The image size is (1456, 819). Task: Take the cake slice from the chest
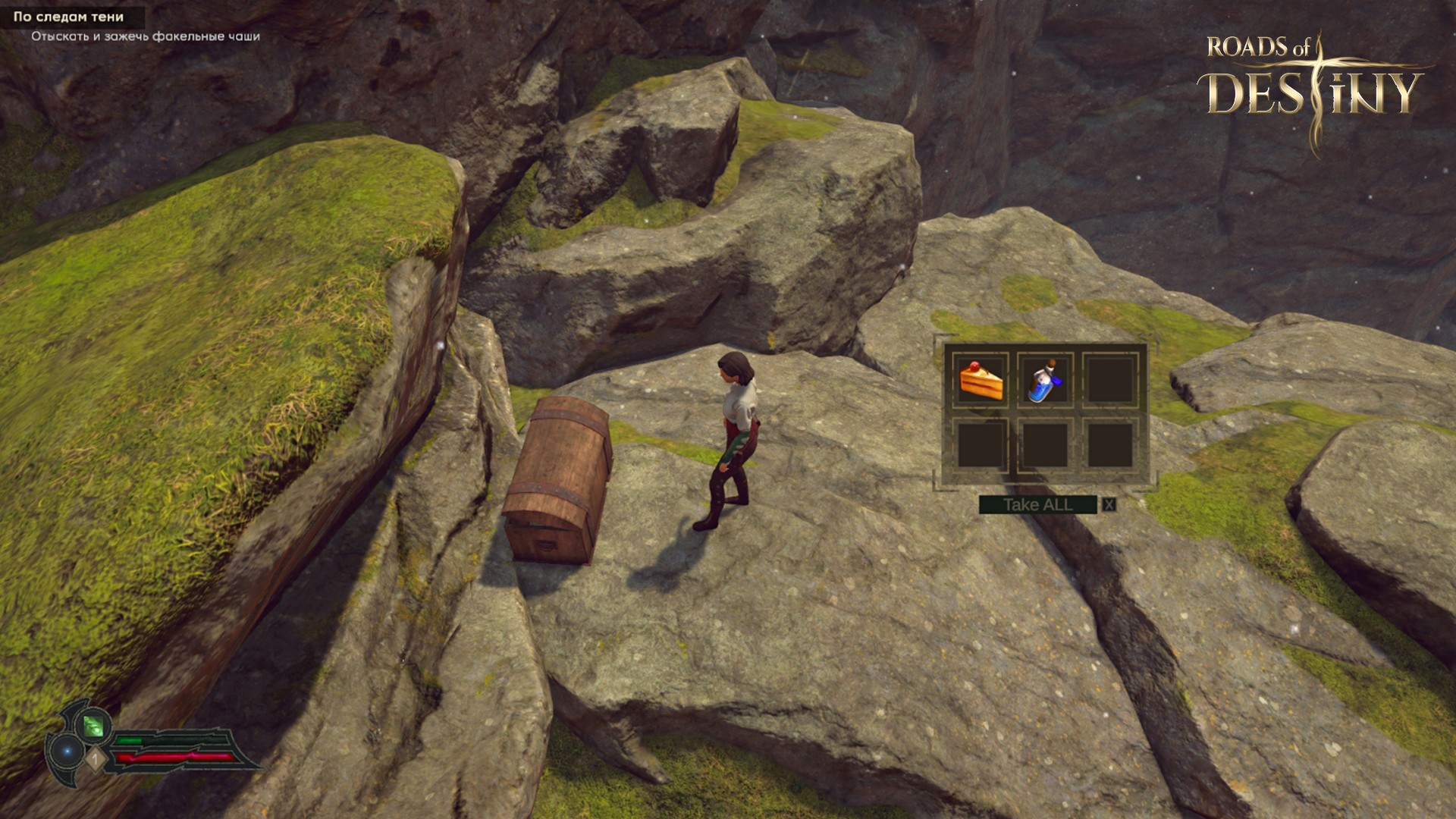coord(981,380)
